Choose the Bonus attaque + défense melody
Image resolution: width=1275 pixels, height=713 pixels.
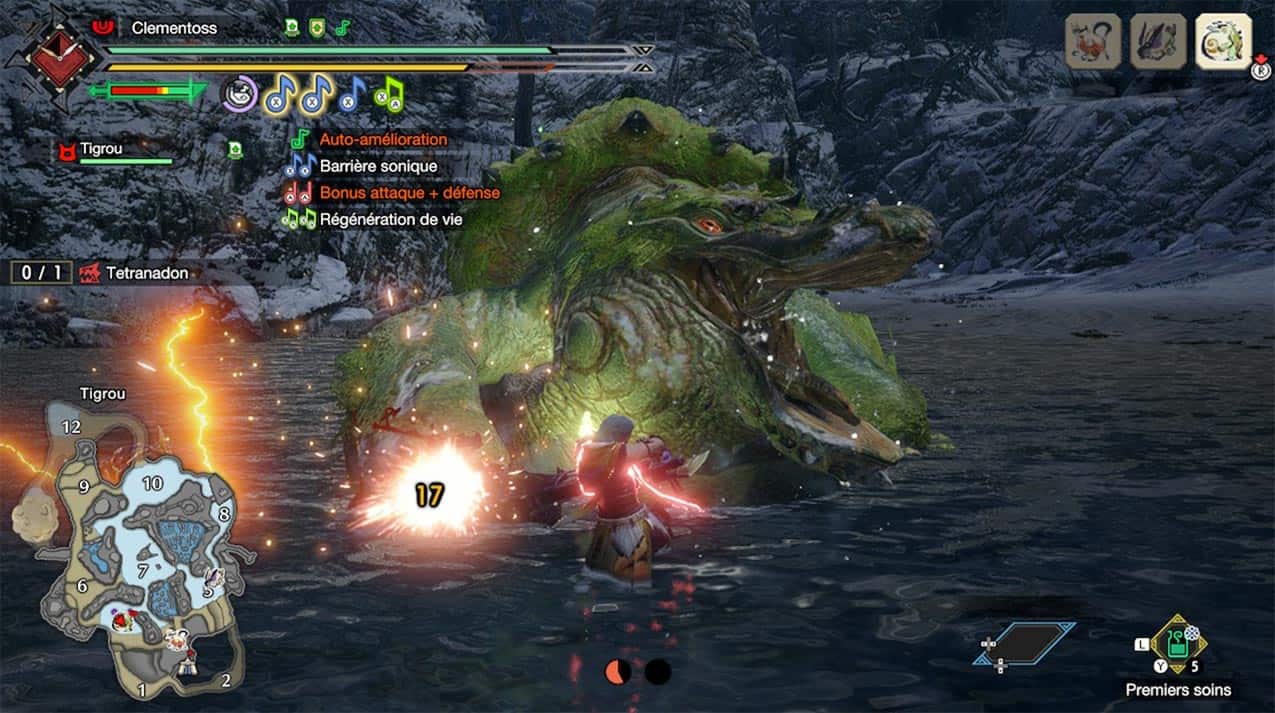coord(408,192)
